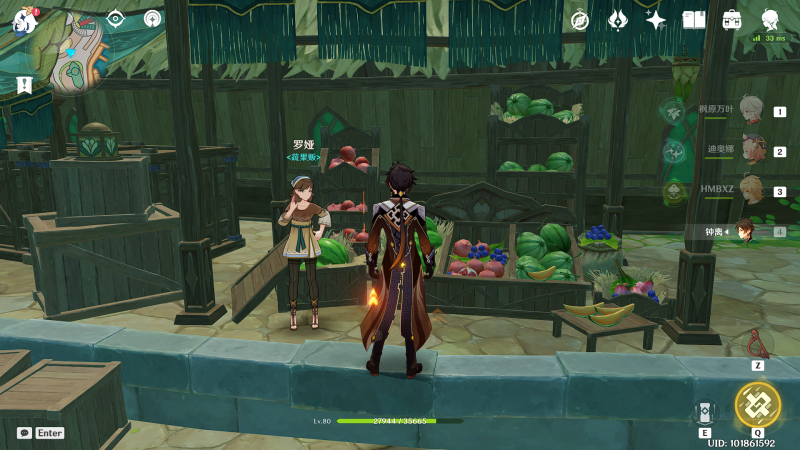Viewport: 800px width, 450px height.
Task: Open the backpack inventory
Action: tap(732, 20)
